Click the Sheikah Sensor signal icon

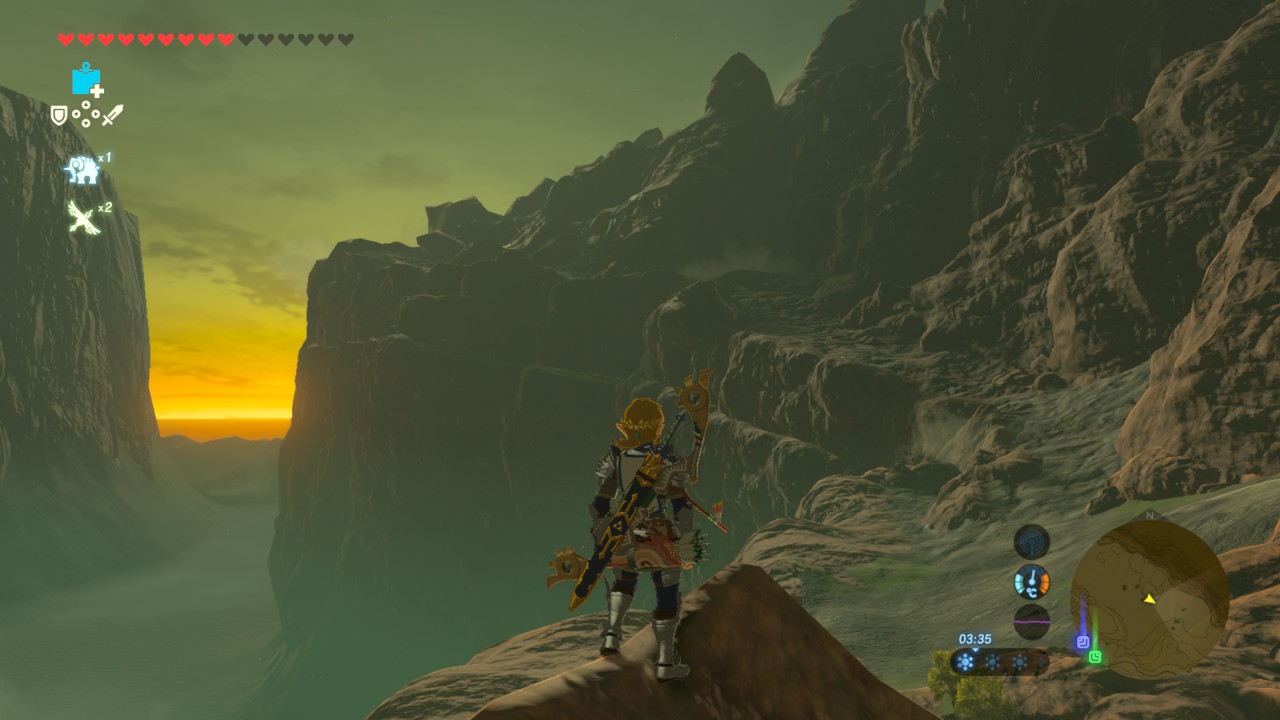pyautogui.click(x=1031, y=542)
